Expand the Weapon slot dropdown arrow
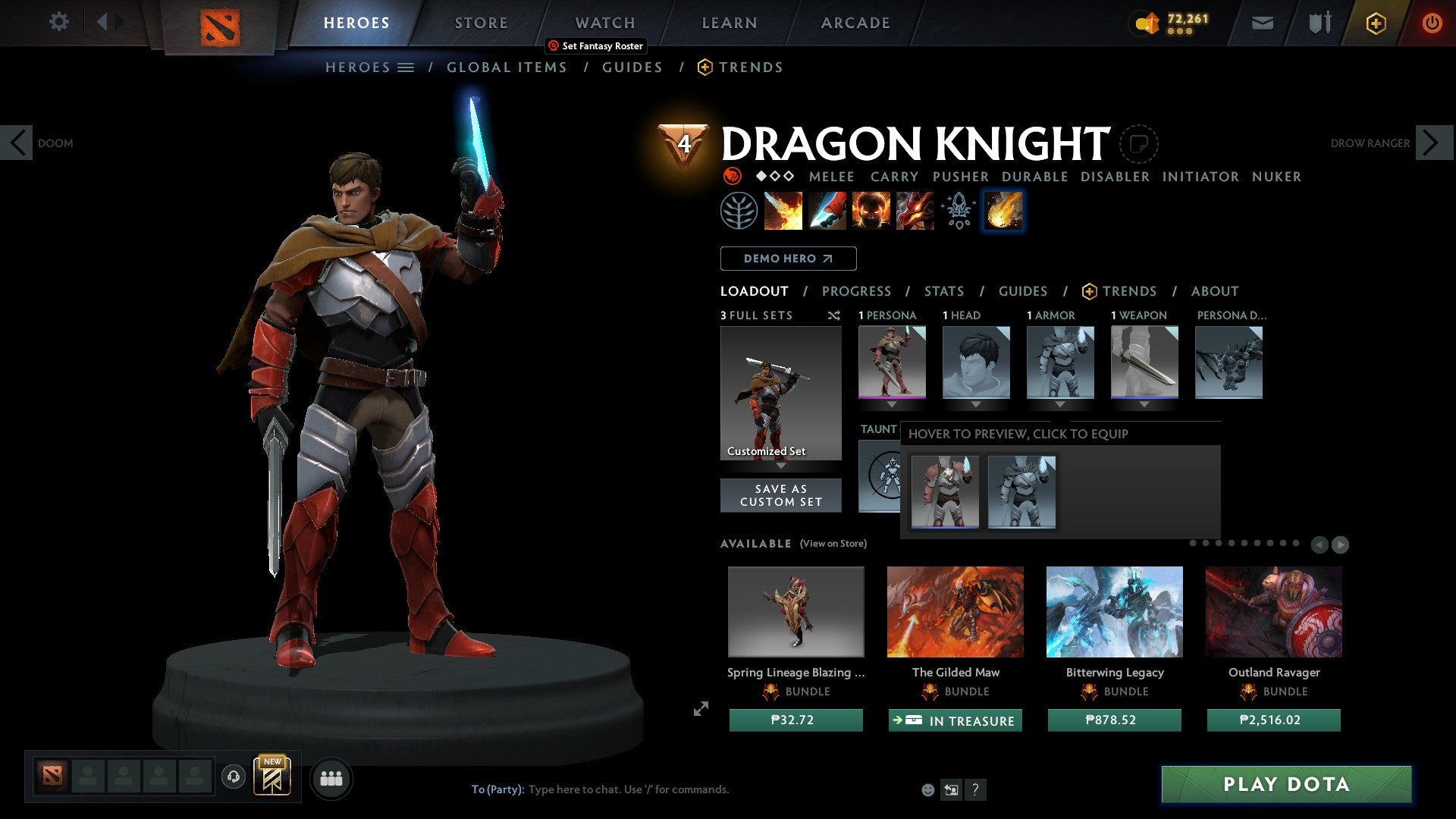This screenshot has height=819, width=1456. click(x=1145, y=404)
